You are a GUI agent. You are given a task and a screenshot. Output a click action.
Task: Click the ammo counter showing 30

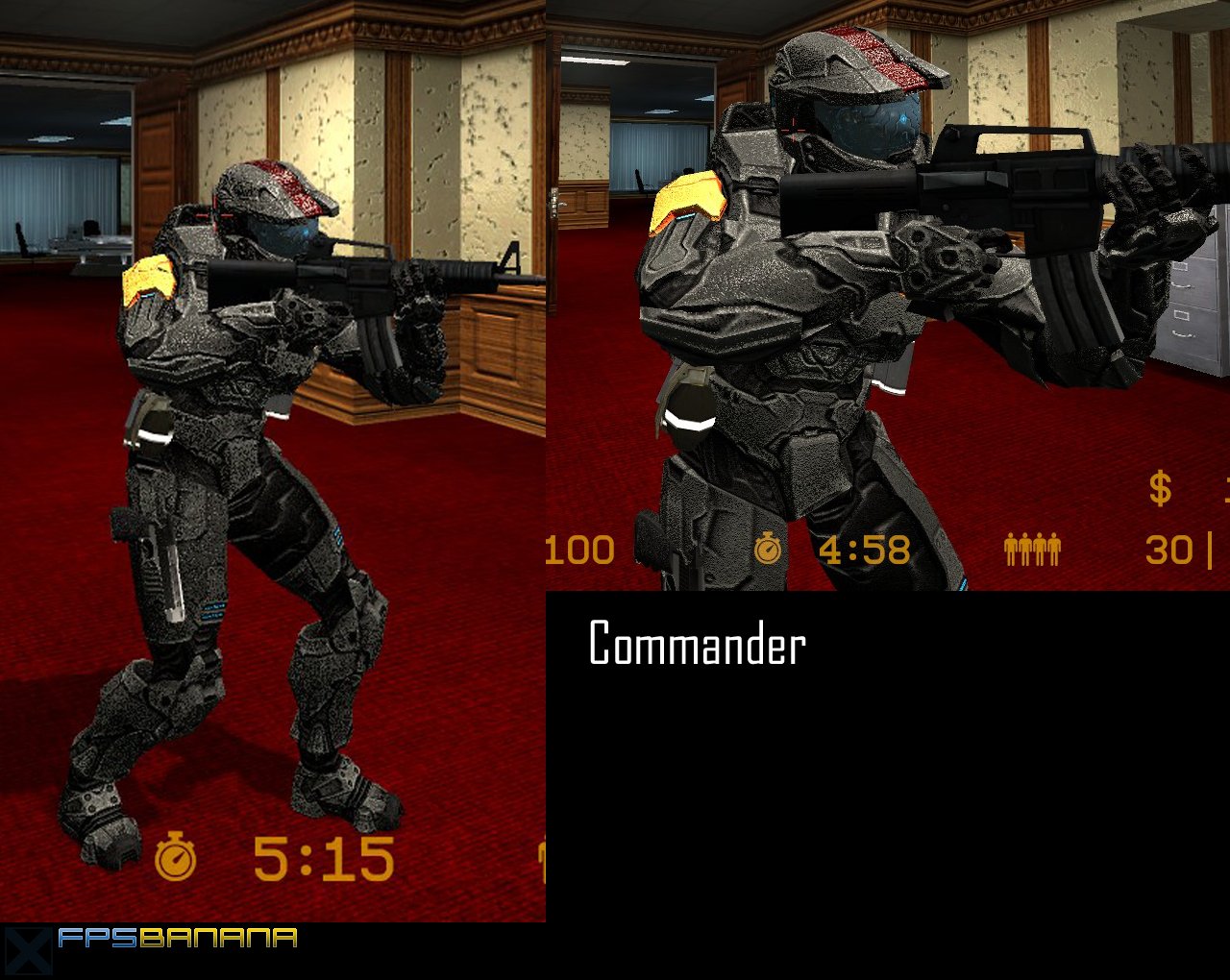[1170, 550]
